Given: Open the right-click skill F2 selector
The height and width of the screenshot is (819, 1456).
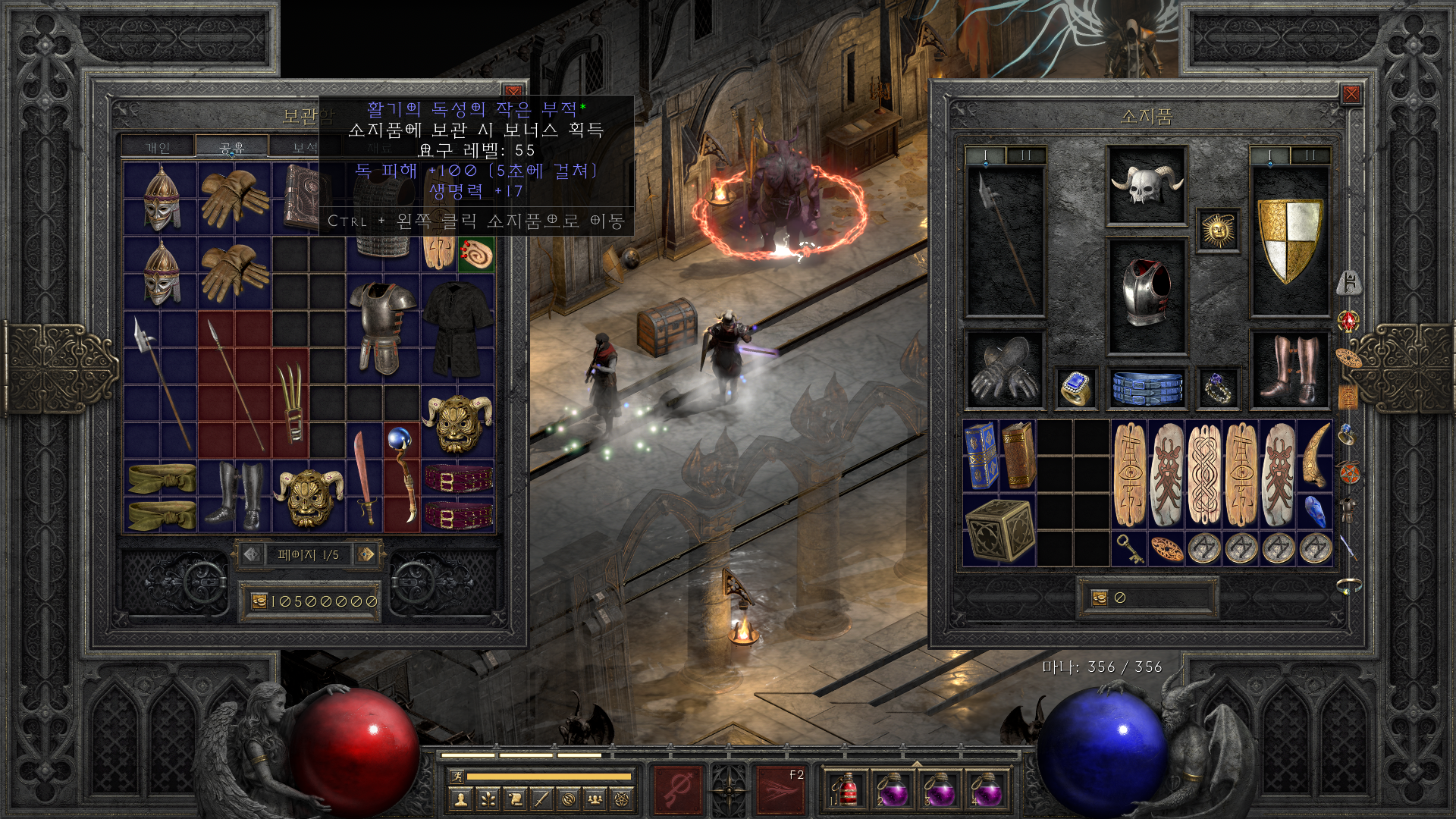Looking at the screenshot, I should [x=780, y=789].
